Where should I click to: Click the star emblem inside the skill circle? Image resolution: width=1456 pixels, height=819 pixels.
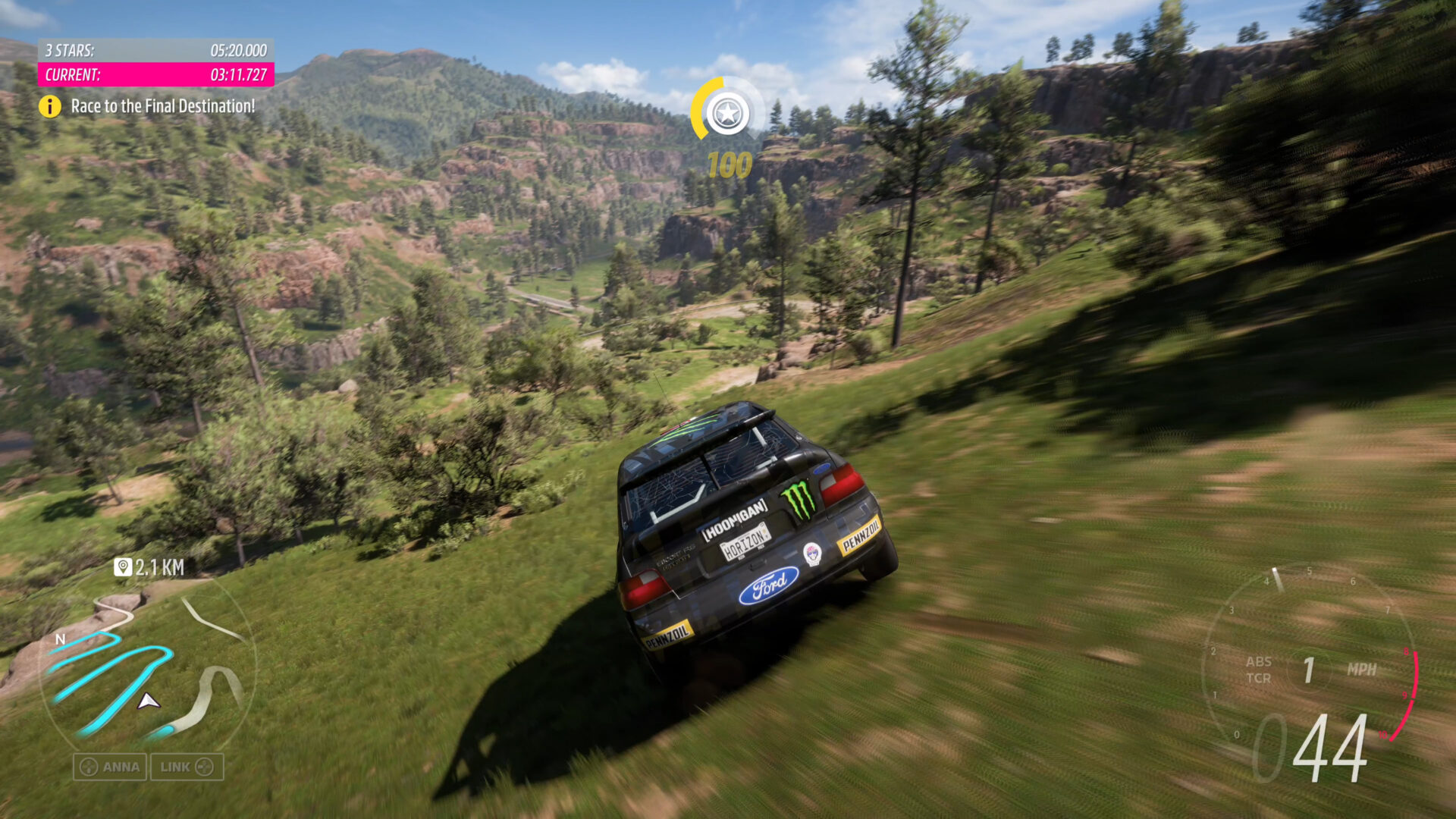click(730, 112)
